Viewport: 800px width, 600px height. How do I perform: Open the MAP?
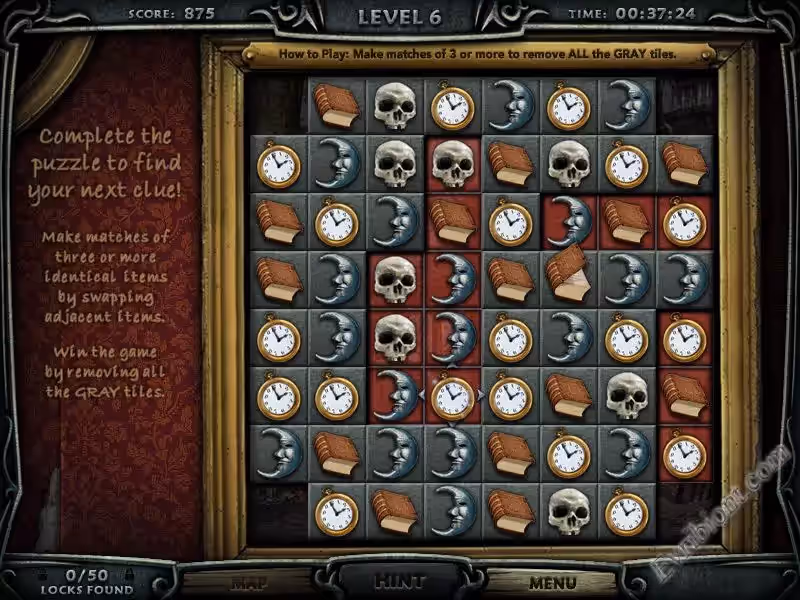coord(248,582)
